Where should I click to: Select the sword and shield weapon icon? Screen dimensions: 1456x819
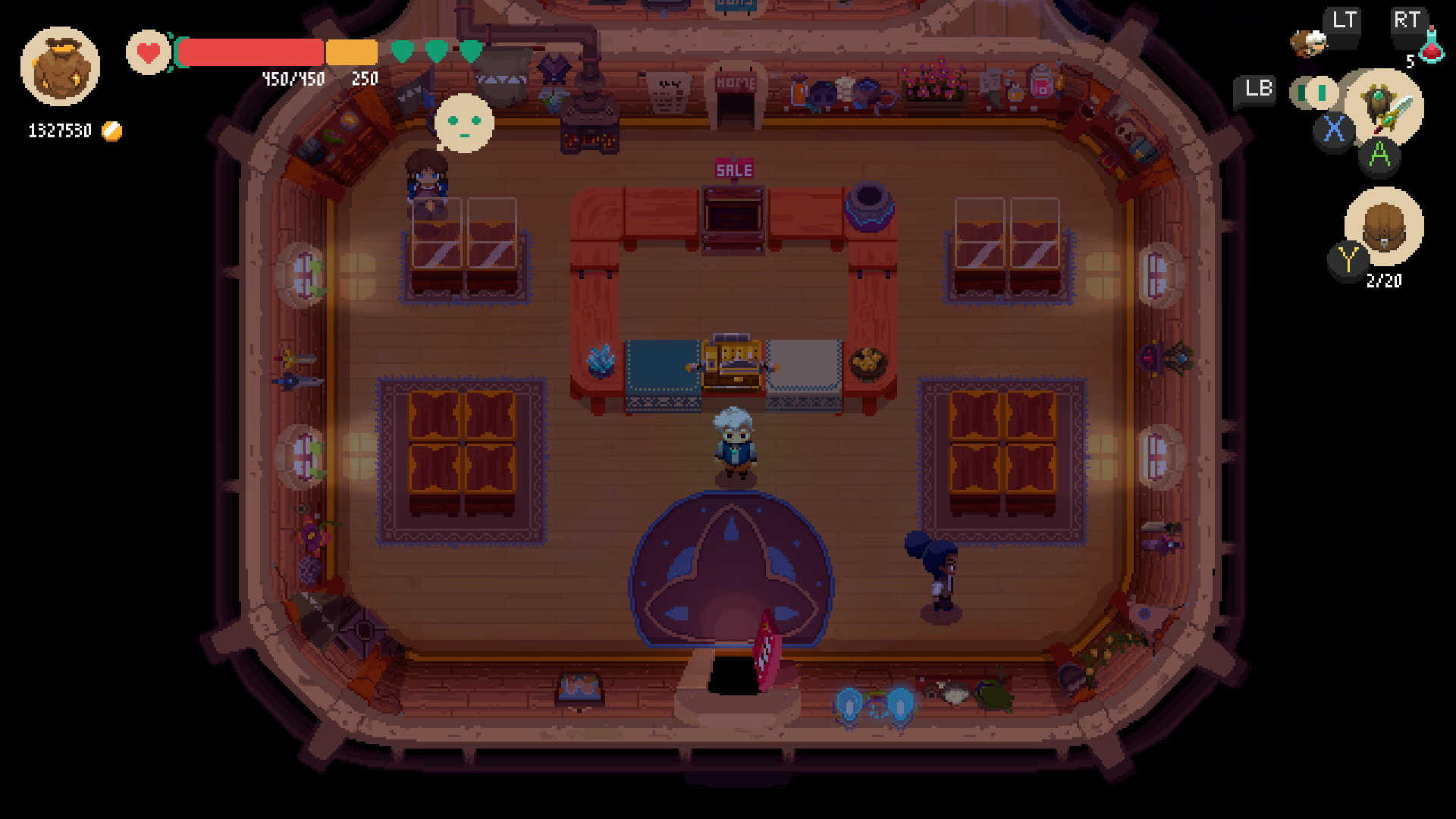[1385, 106]
